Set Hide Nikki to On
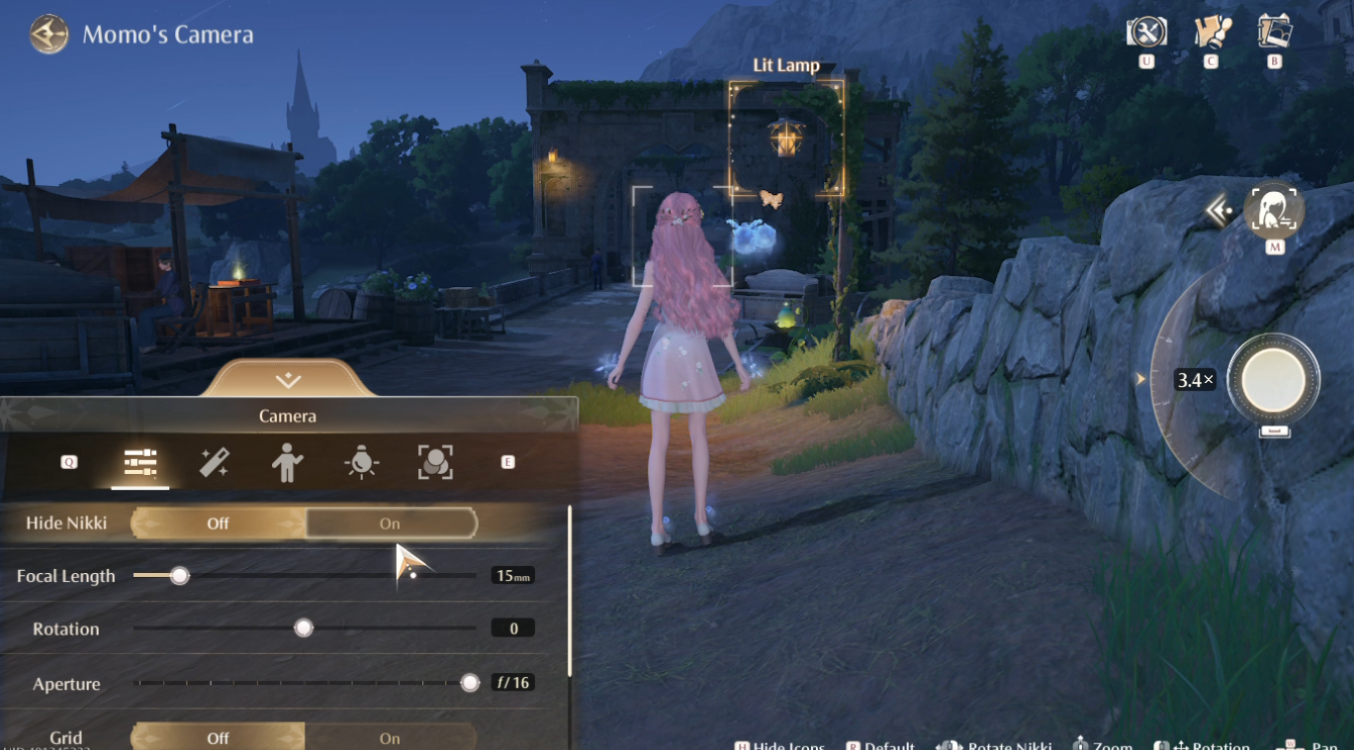 click(390, 523)
